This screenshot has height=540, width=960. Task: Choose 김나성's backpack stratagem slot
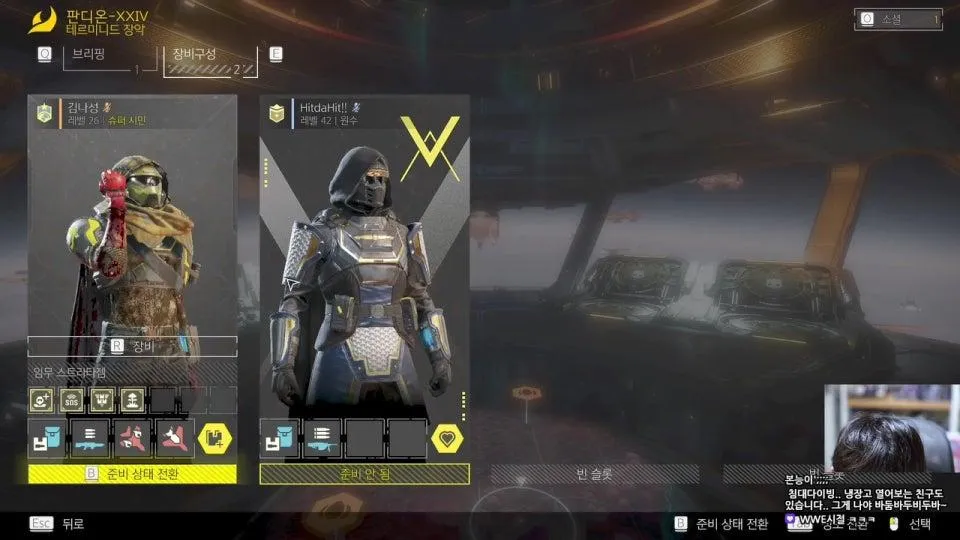tap(47, 438)
